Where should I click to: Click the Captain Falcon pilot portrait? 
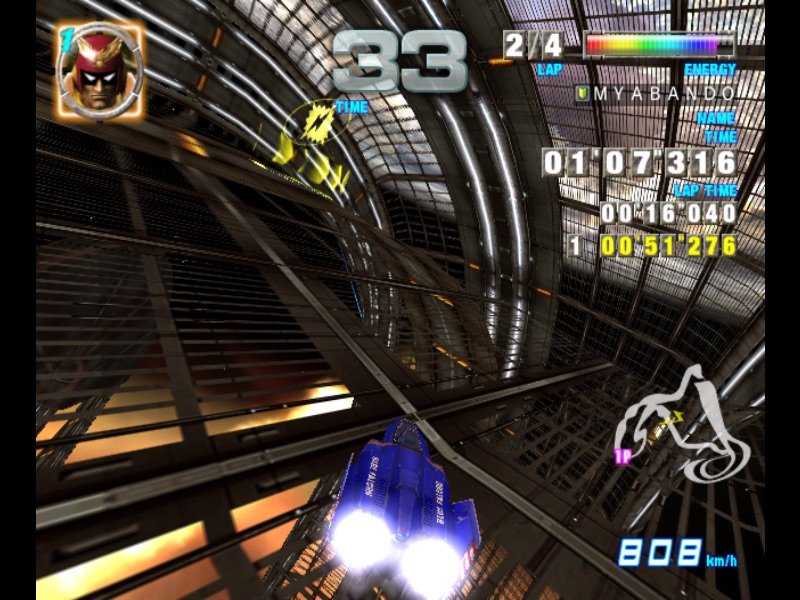coord(99,68)
